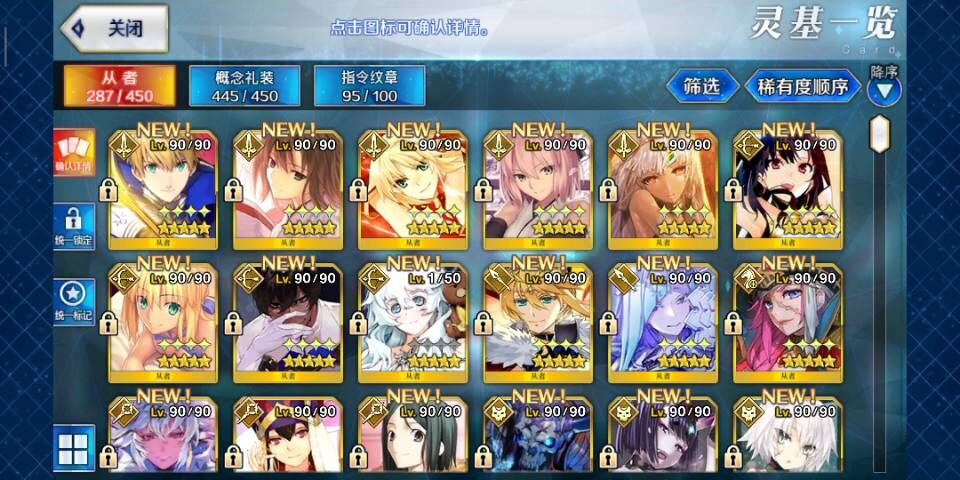Switch to the 概念礼装 craft essence tab
The width and height of the screenshot is (960, 480).
pyautogui.click(x=244, y=87)
